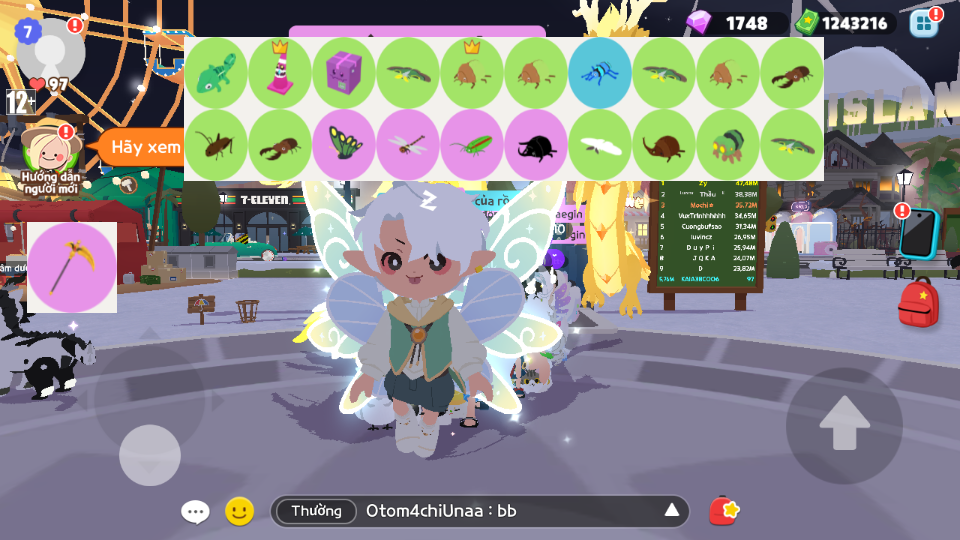Select the green spider slot
Viewport: 960px width, 540px height.
[x=728, y=145]
